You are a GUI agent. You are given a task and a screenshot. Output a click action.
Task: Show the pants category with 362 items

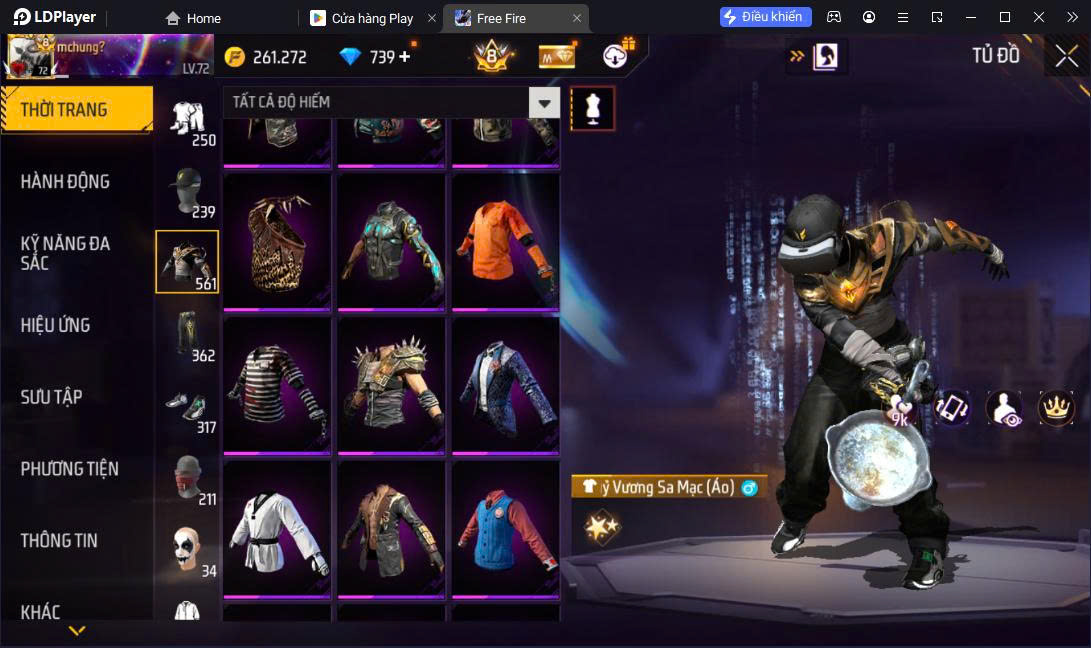[x=187, y=335]
